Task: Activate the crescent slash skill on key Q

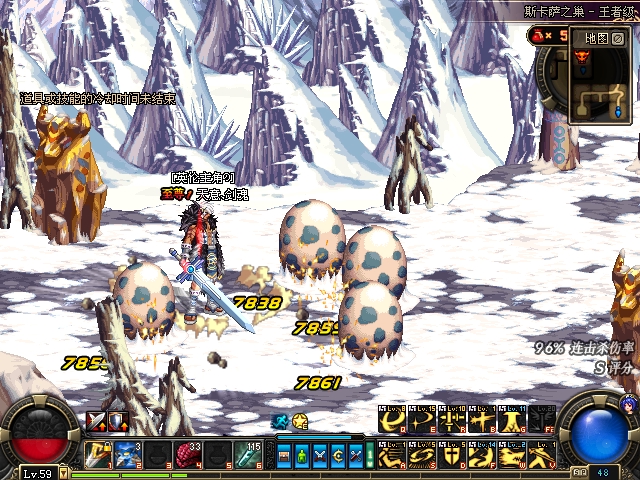Action: [x=390, y=421]
